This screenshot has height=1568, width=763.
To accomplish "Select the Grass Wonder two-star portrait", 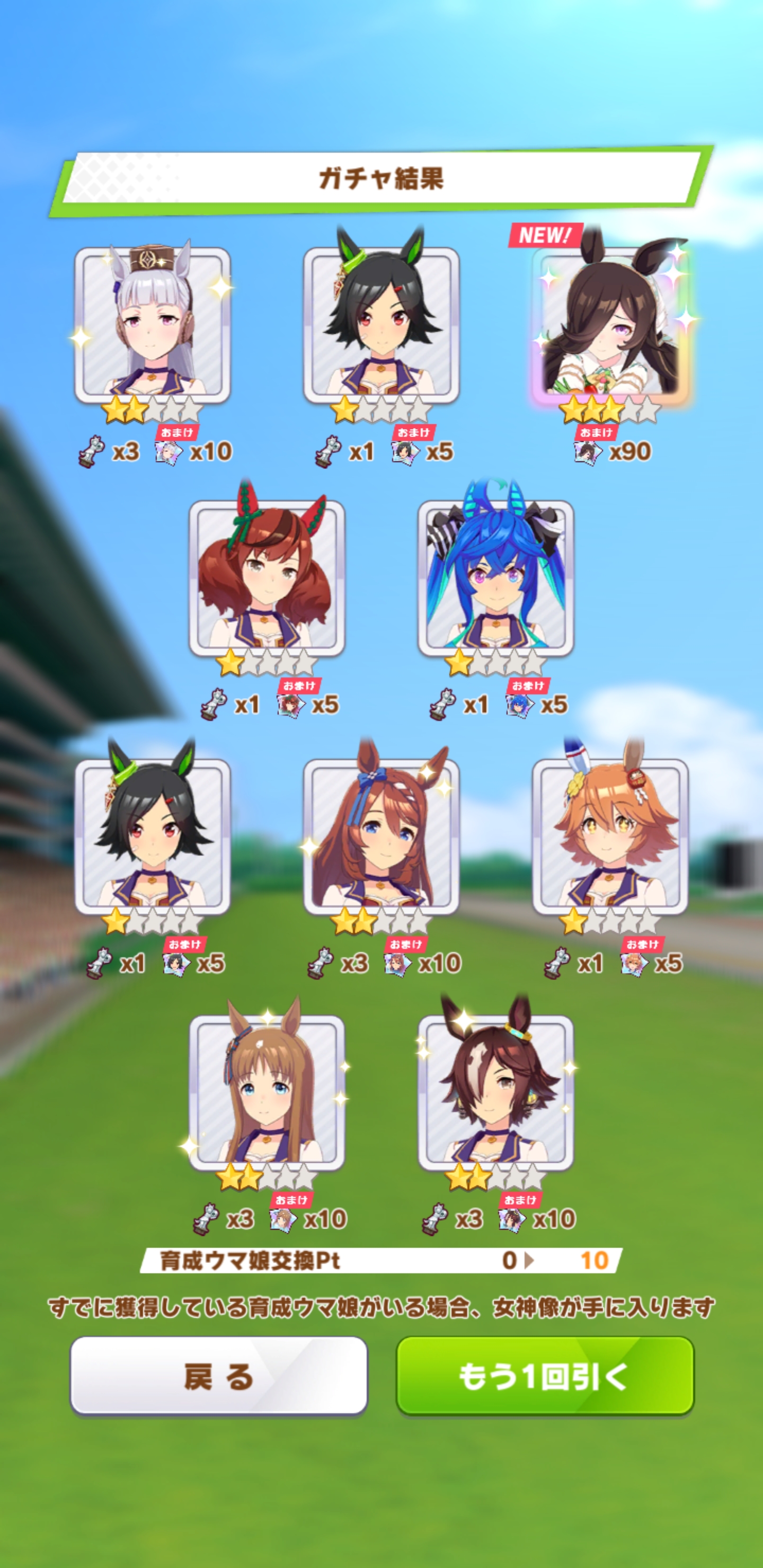I will 267,1093.
